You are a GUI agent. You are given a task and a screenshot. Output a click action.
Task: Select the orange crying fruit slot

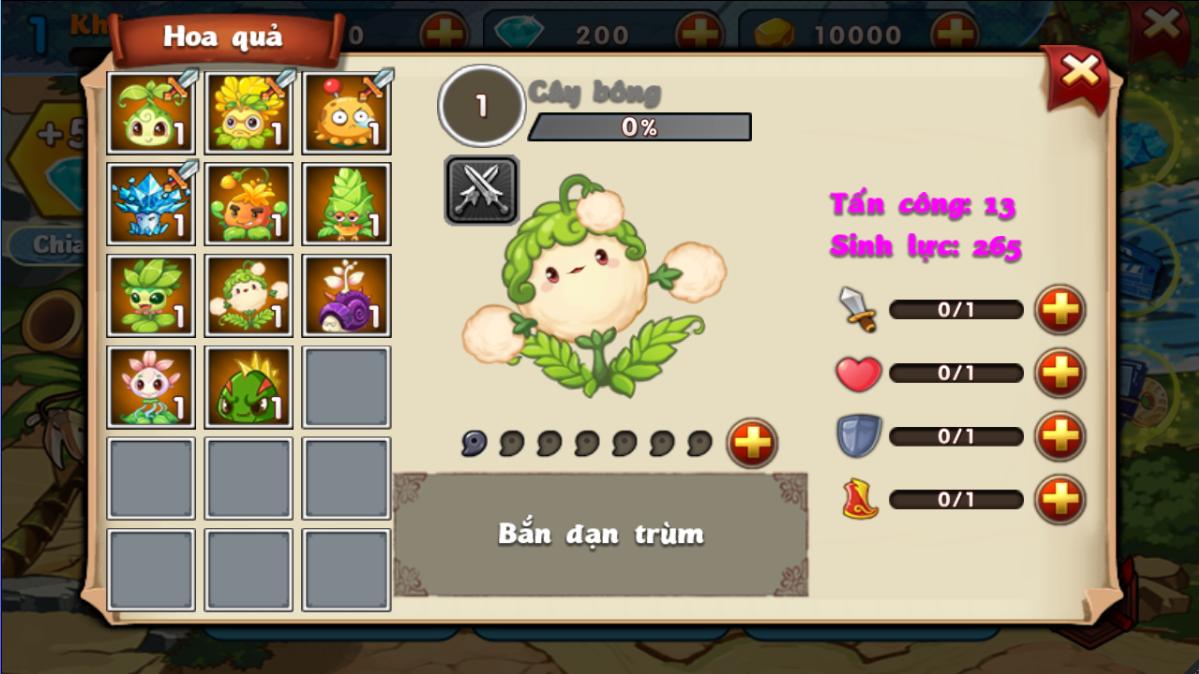point(346,113)
